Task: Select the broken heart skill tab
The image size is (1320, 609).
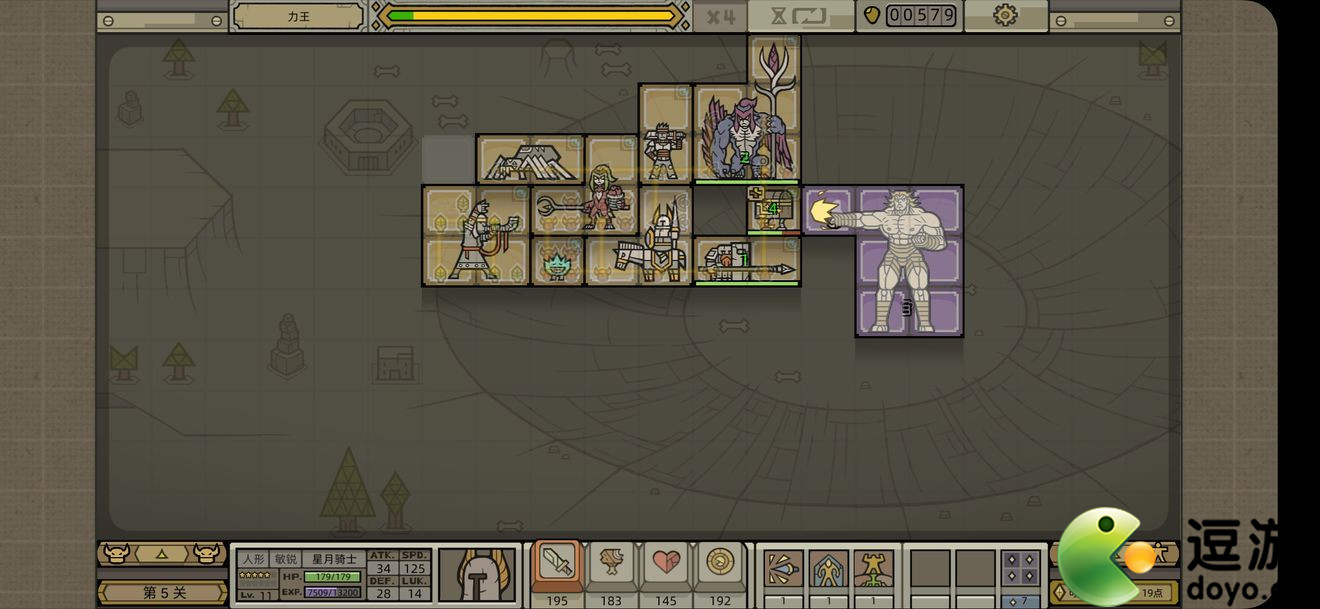Action: (666, 565)
